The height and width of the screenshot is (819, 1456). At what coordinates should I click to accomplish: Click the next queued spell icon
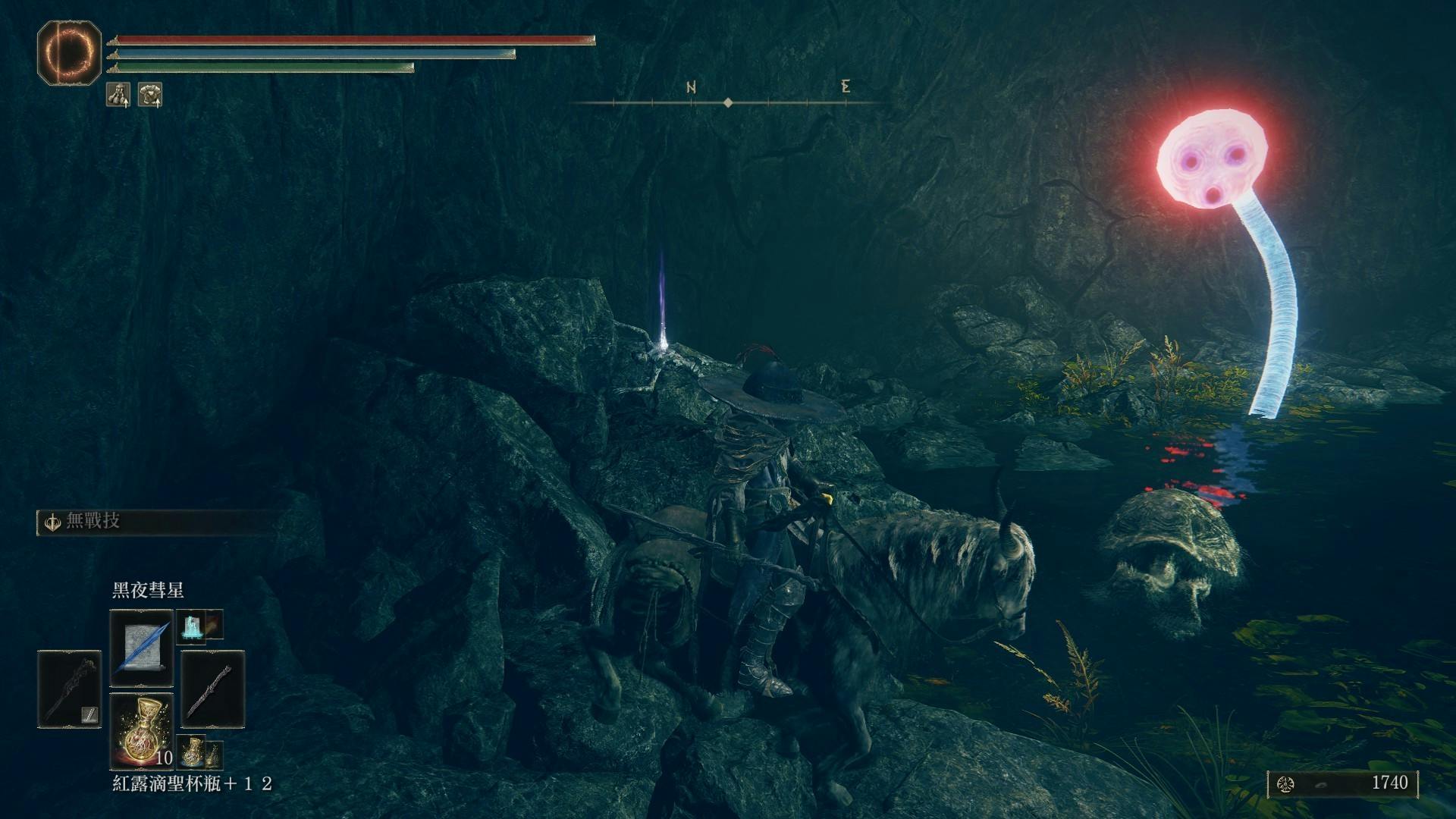tap(191, 626)
